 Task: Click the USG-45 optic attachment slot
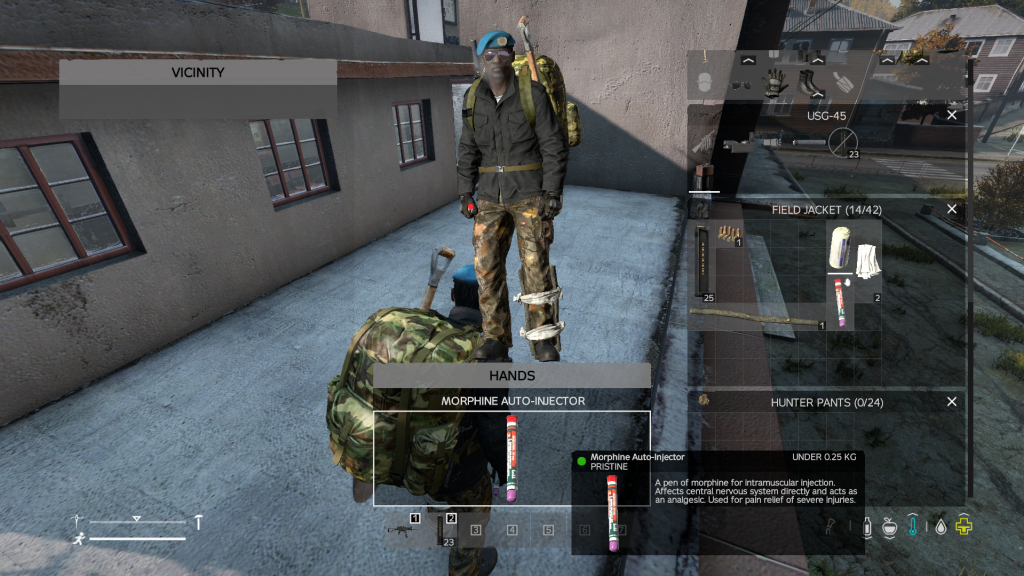(x=843, y=144)
